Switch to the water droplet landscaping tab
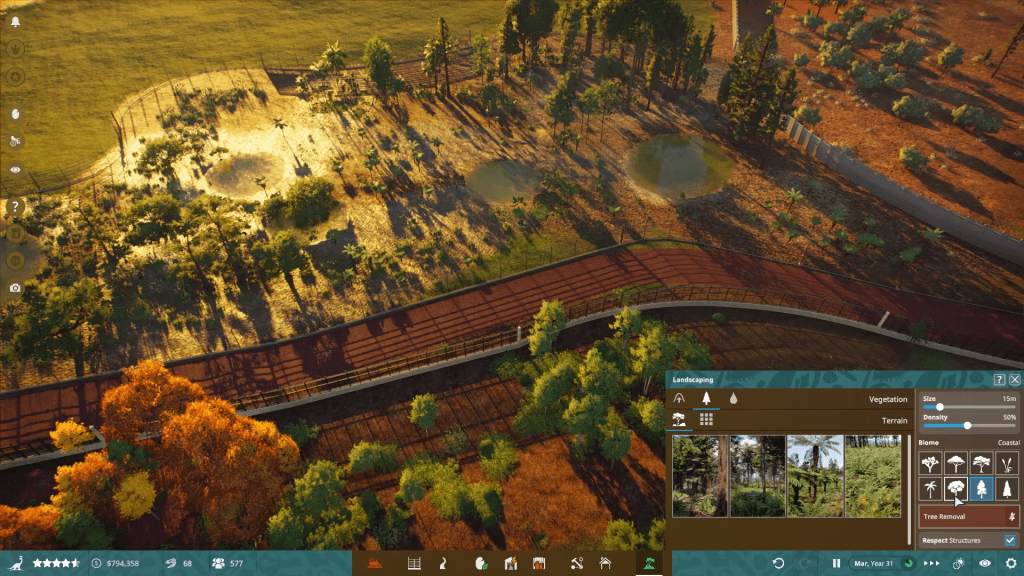The width and height of the screenshot is (1024, 576). 733,398
